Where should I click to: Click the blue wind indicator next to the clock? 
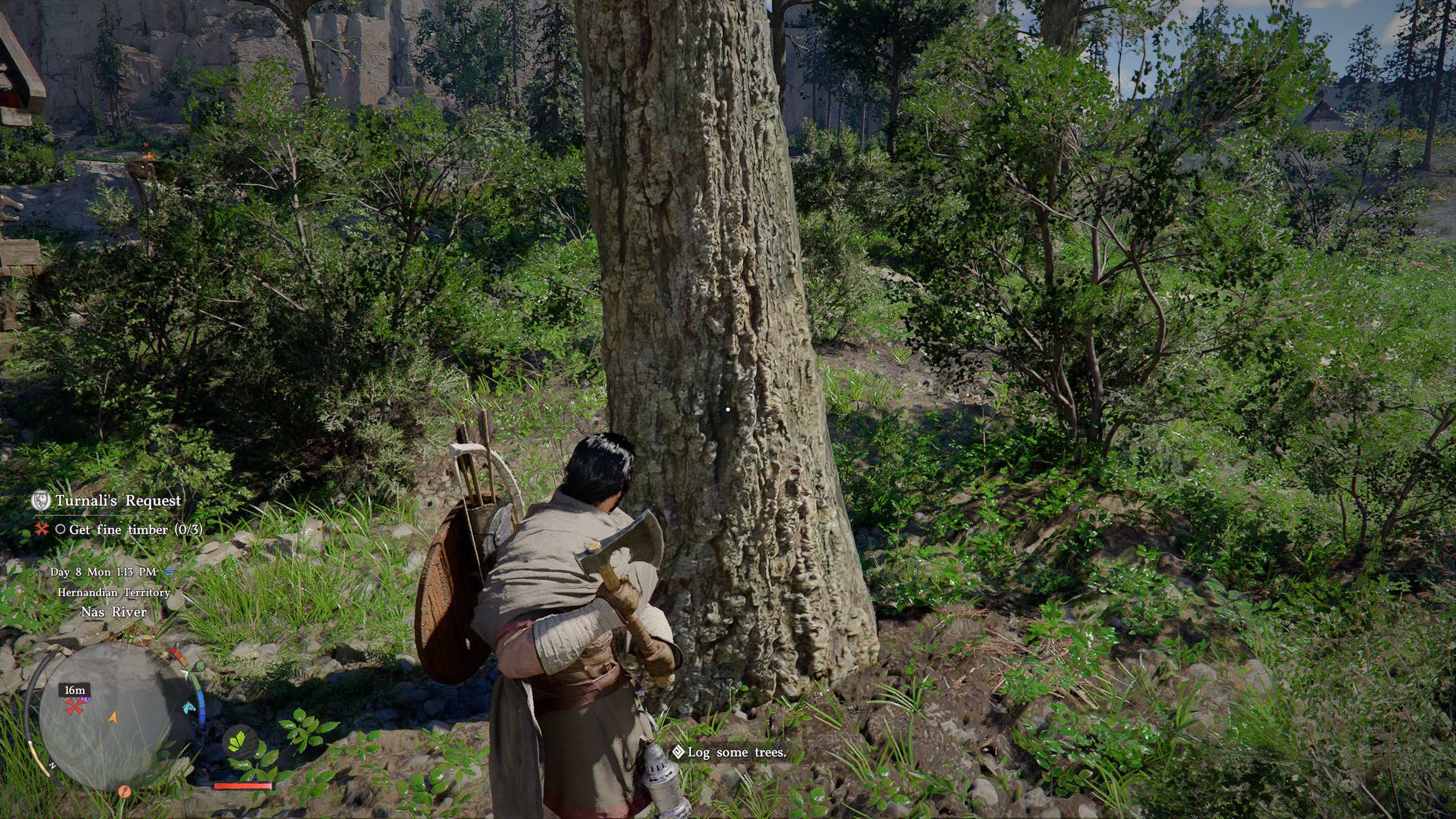click(x=170, y=573)
